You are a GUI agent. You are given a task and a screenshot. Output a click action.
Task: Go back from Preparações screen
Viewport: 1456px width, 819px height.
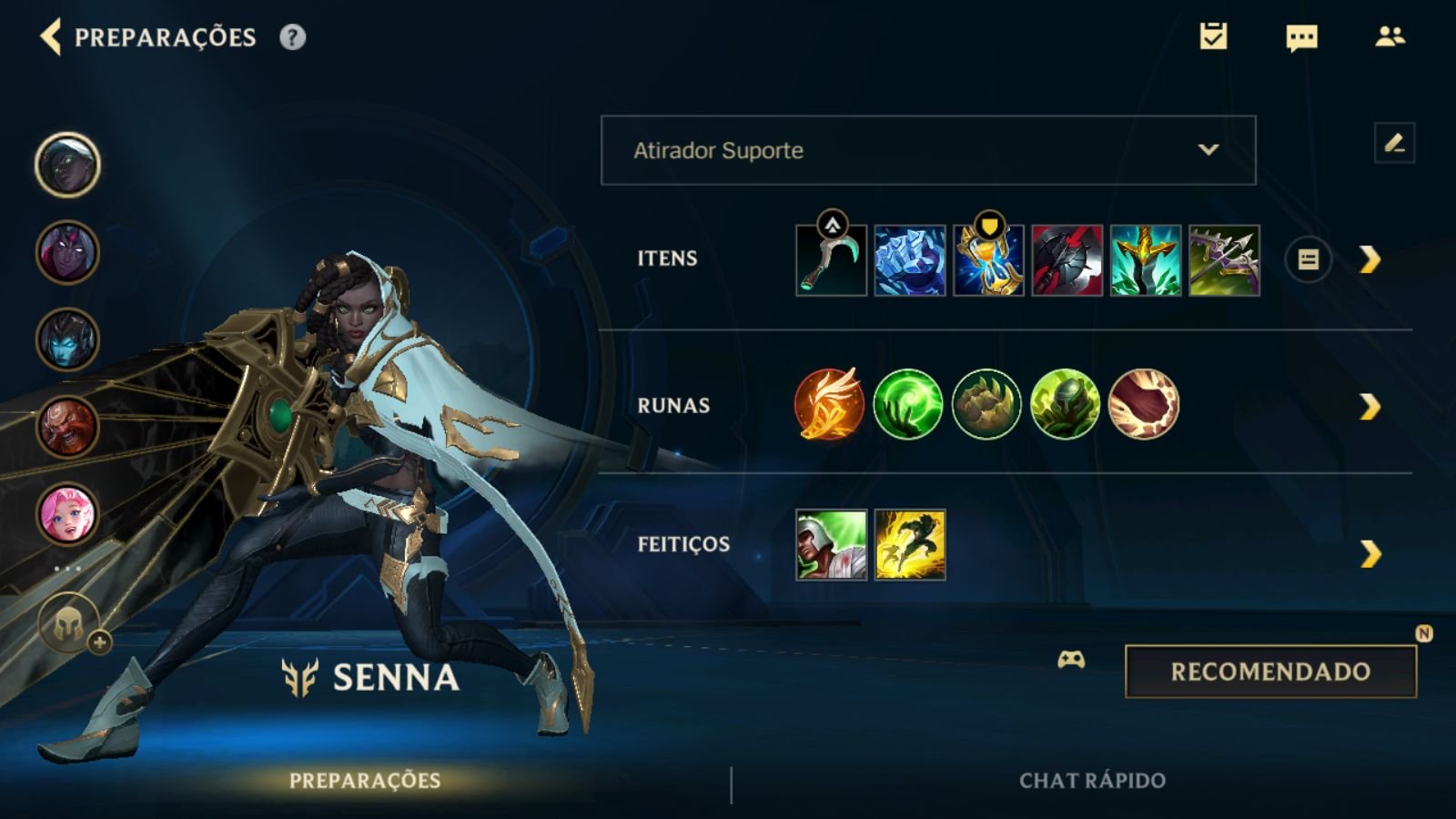pyautogui.click(x=51, y=37)
